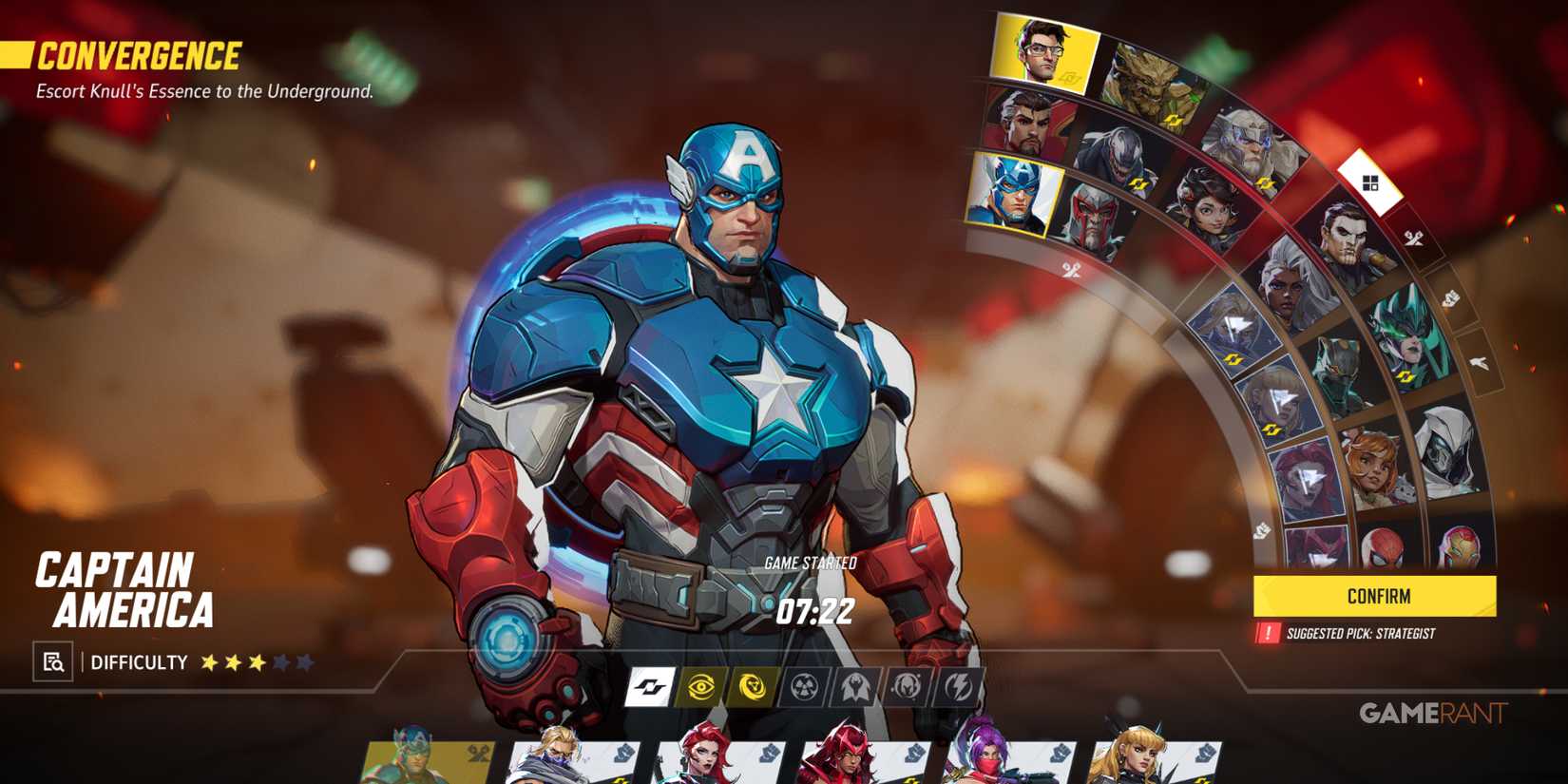The image size is (1568, 784).
Task: Select the eye emblem filter icon
Action: tap(699, 686)
